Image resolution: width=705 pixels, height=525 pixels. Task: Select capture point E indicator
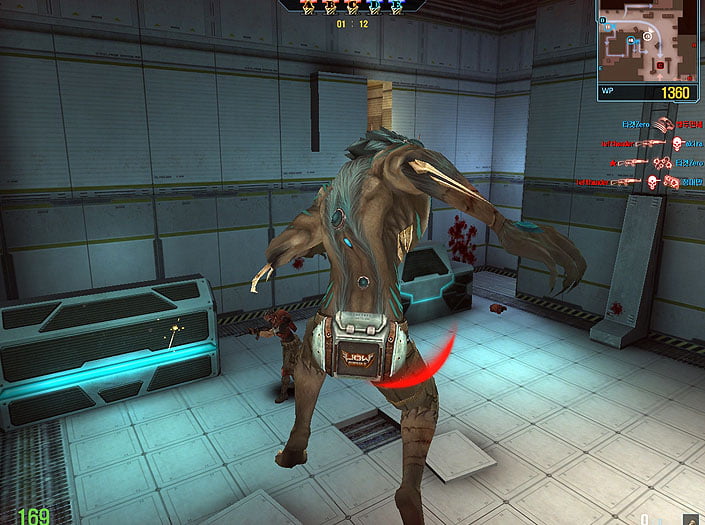(x=398, y=6)
